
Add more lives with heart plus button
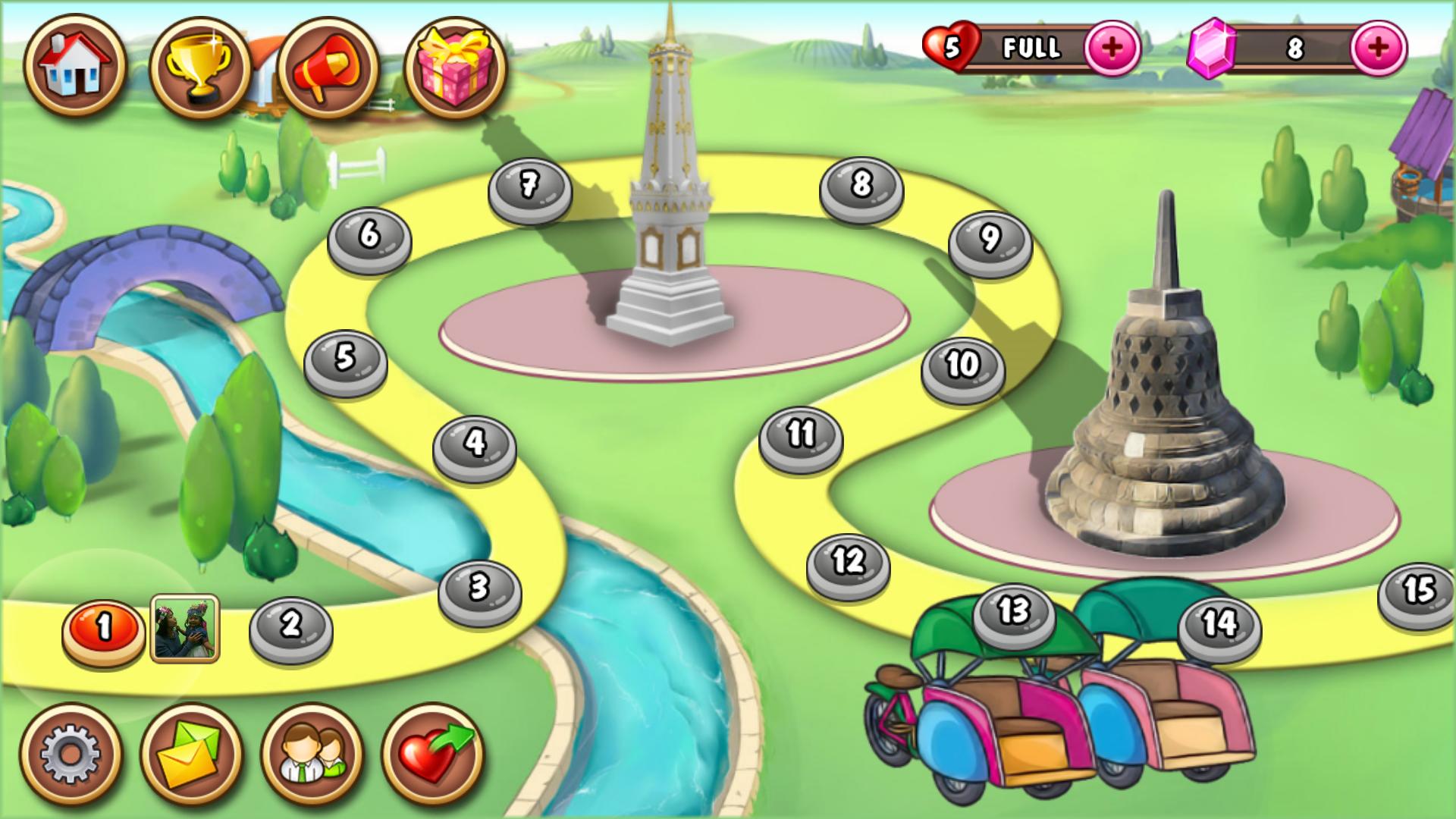[1112, 48]
